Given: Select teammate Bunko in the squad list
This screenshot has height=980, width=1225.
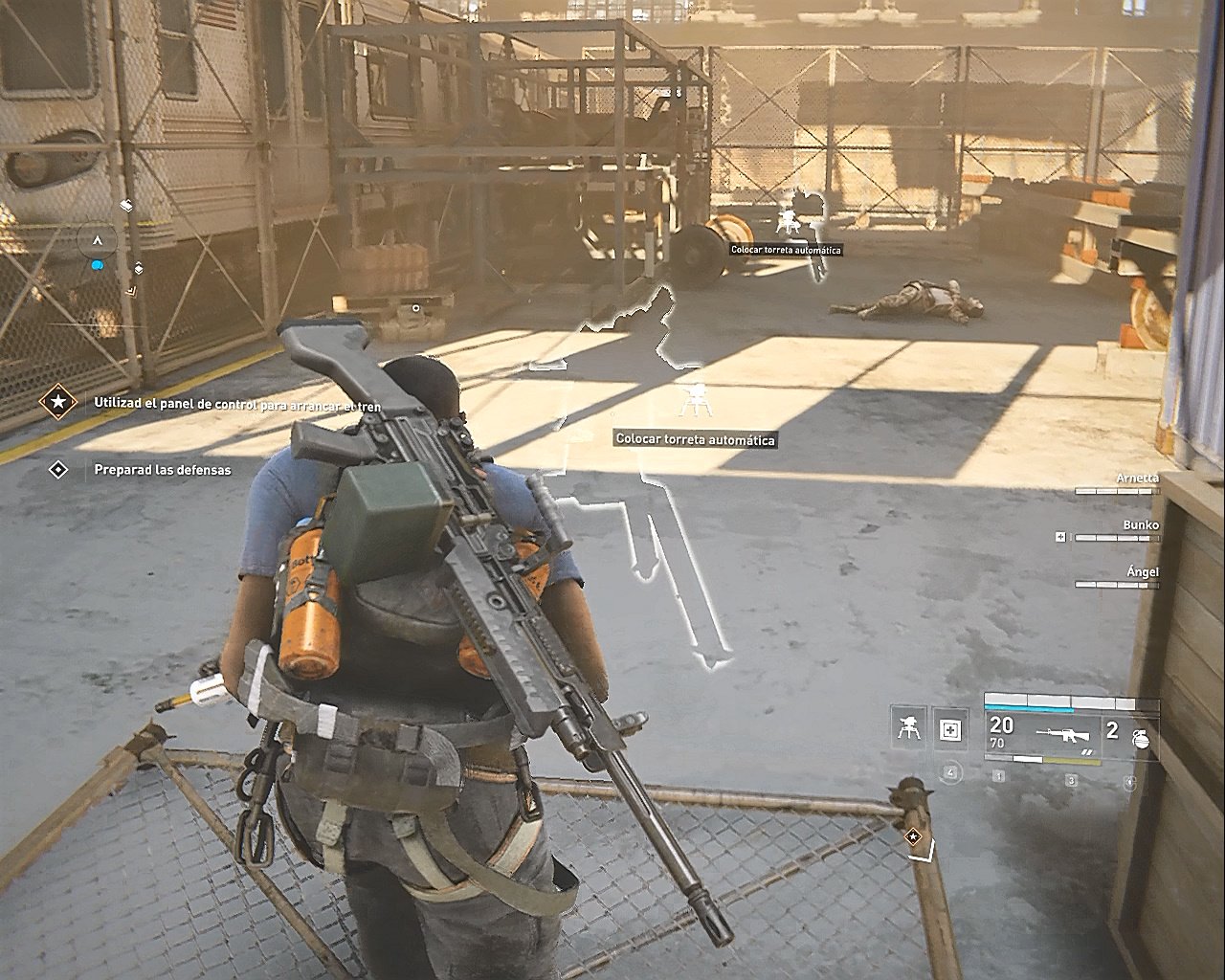Looking at the screenshot, I should 1141,525.
